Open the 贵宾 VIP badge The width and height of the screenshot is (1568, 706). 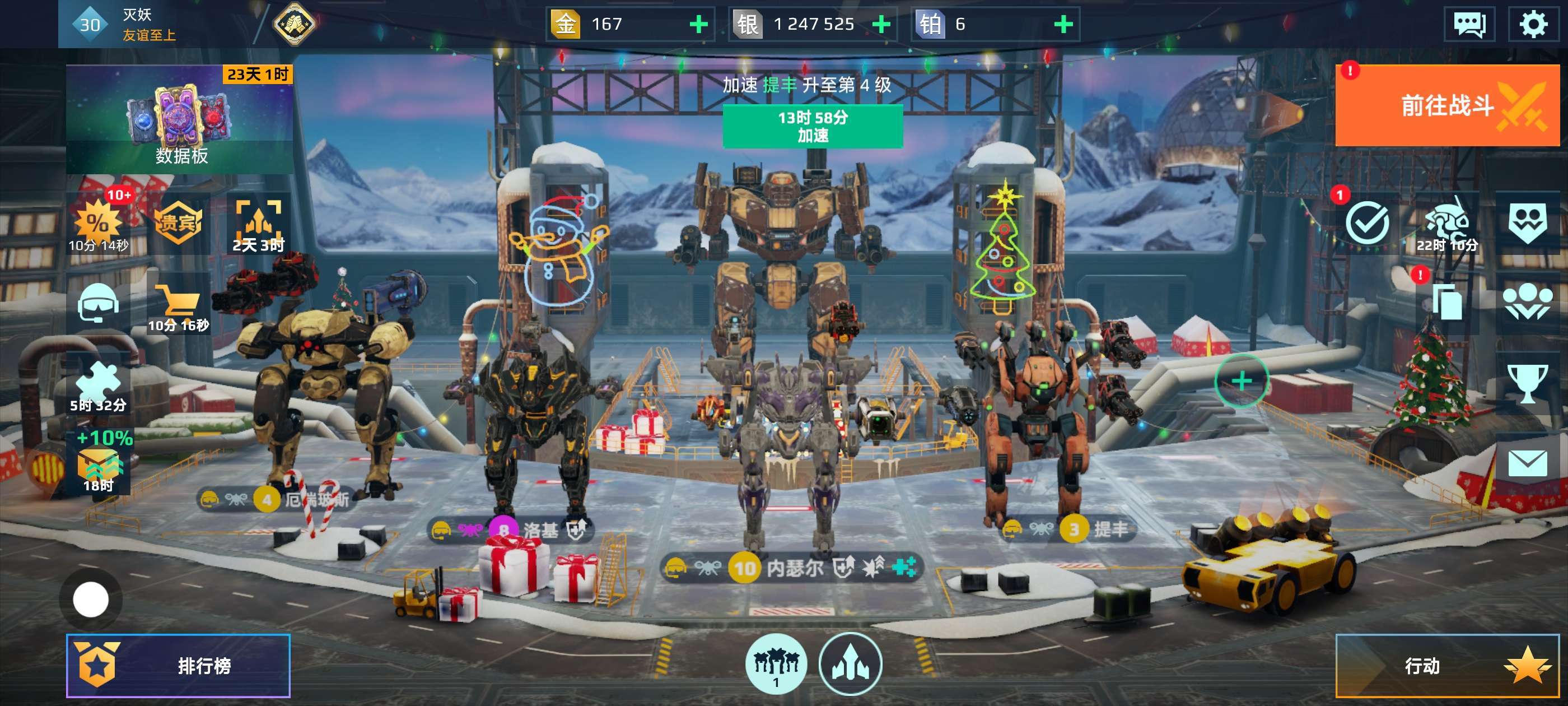(178, 224)
